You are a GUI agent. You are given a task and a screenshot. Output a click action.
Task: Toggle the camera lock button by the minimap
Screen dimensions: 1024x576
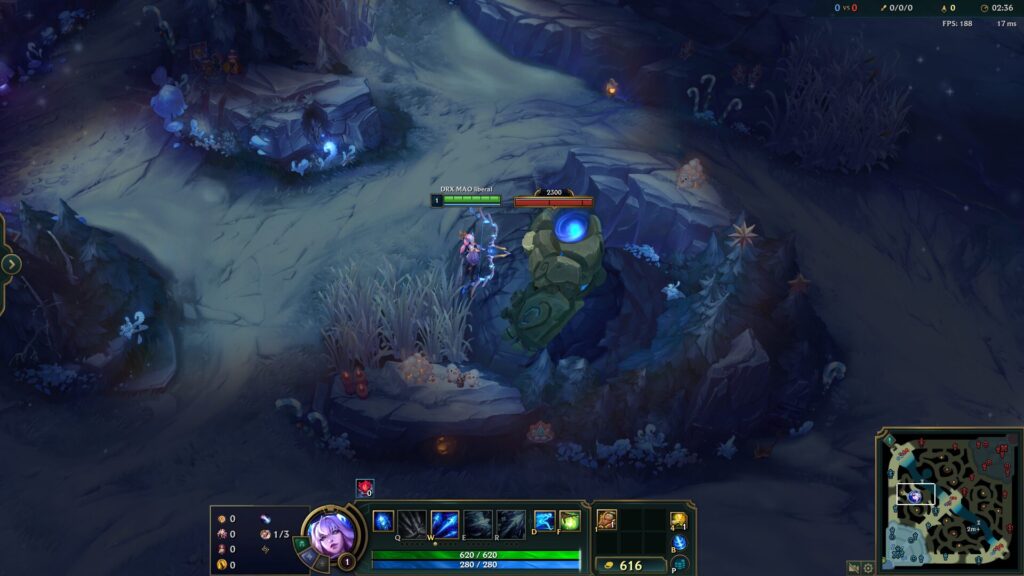tap(853, 567)
